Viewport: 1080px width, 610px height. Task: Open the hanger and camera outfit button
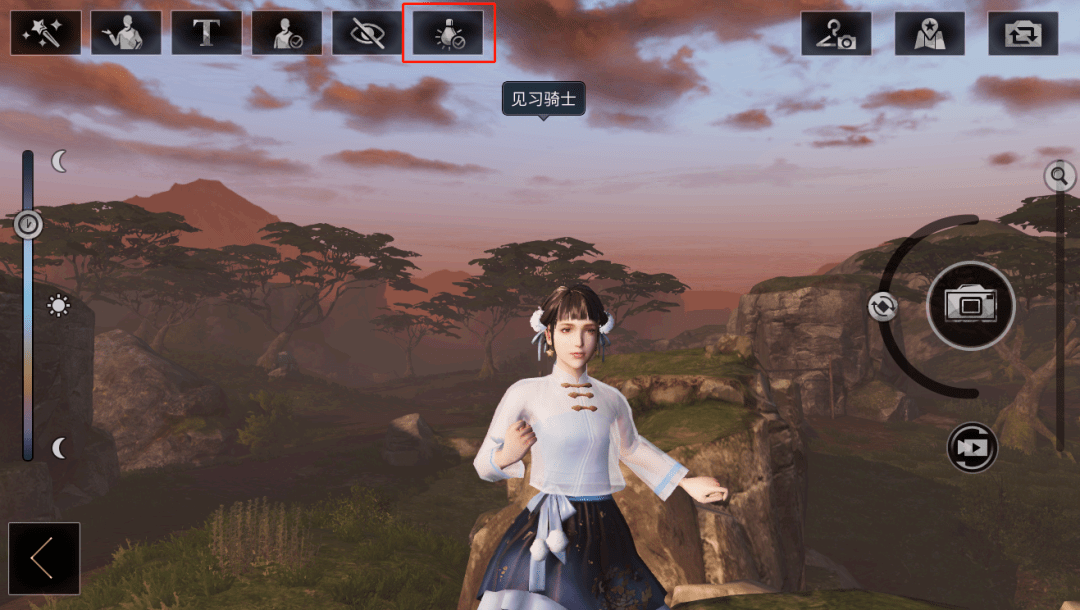836,33
